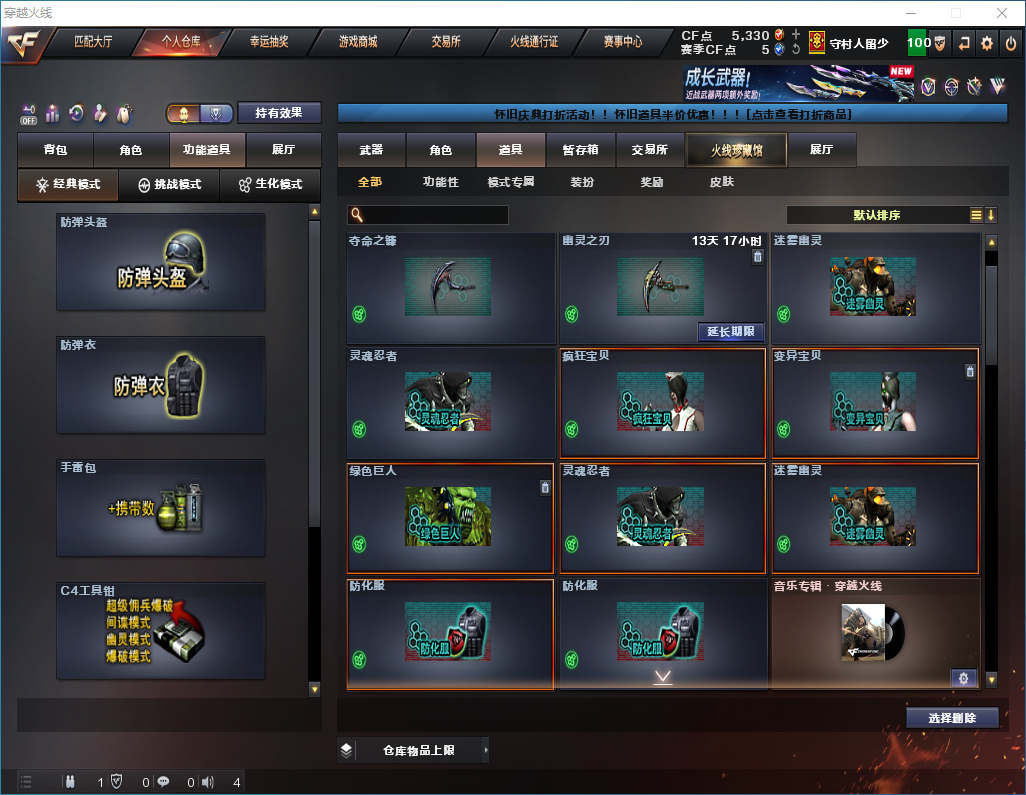Click the 选择删除 delete button

tap(952, 718)
